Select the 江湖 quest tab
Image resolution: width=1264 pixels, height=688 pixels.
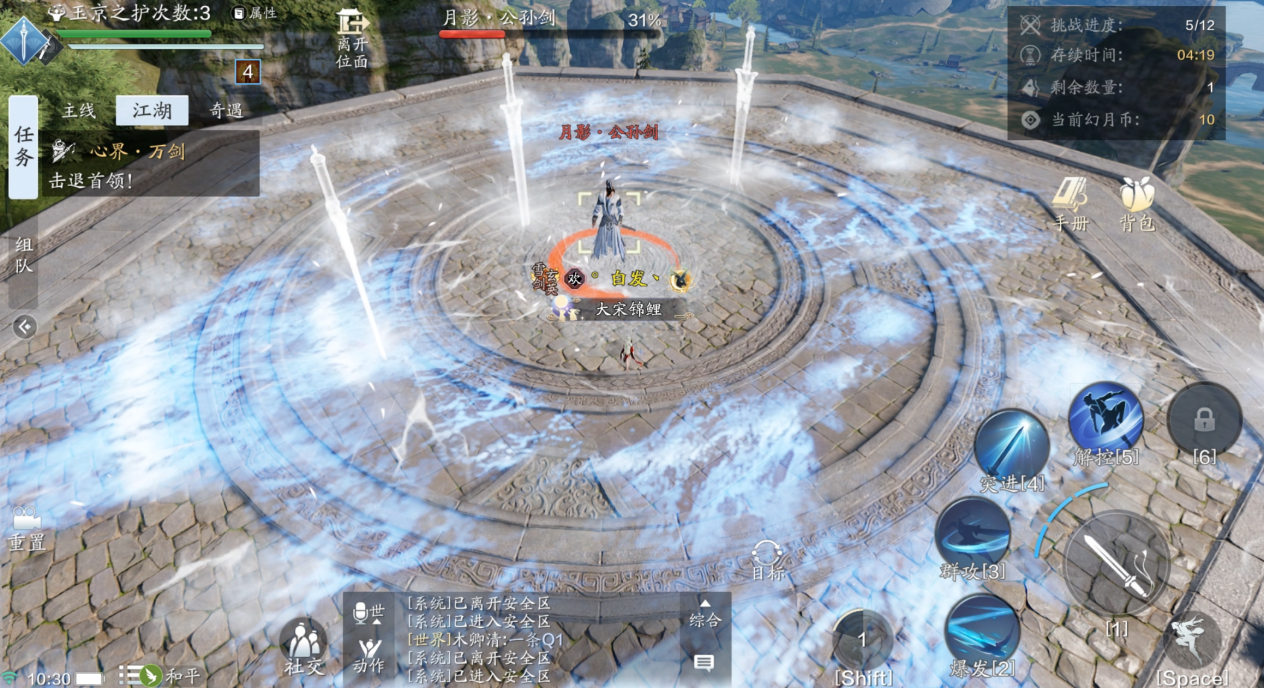coord(152,111)
